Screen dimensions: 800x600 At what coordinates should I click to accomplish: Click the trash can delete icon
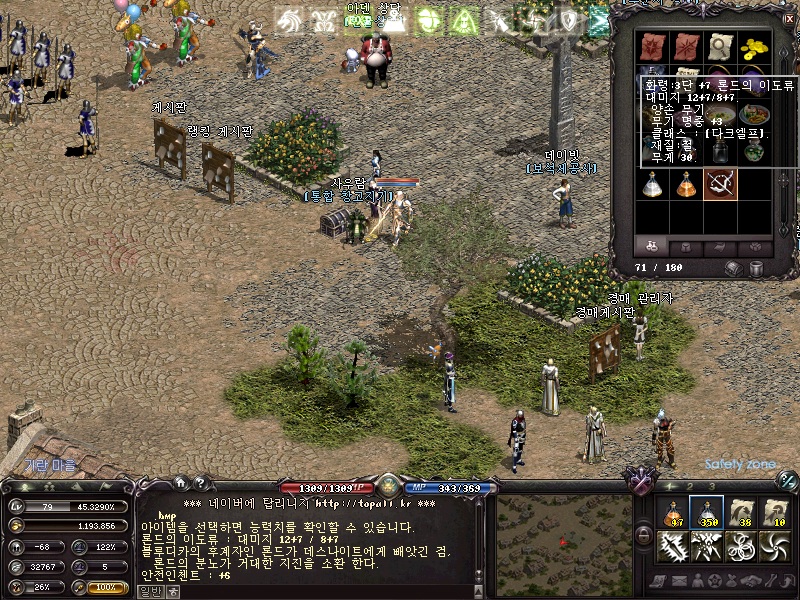click(757, 268)
